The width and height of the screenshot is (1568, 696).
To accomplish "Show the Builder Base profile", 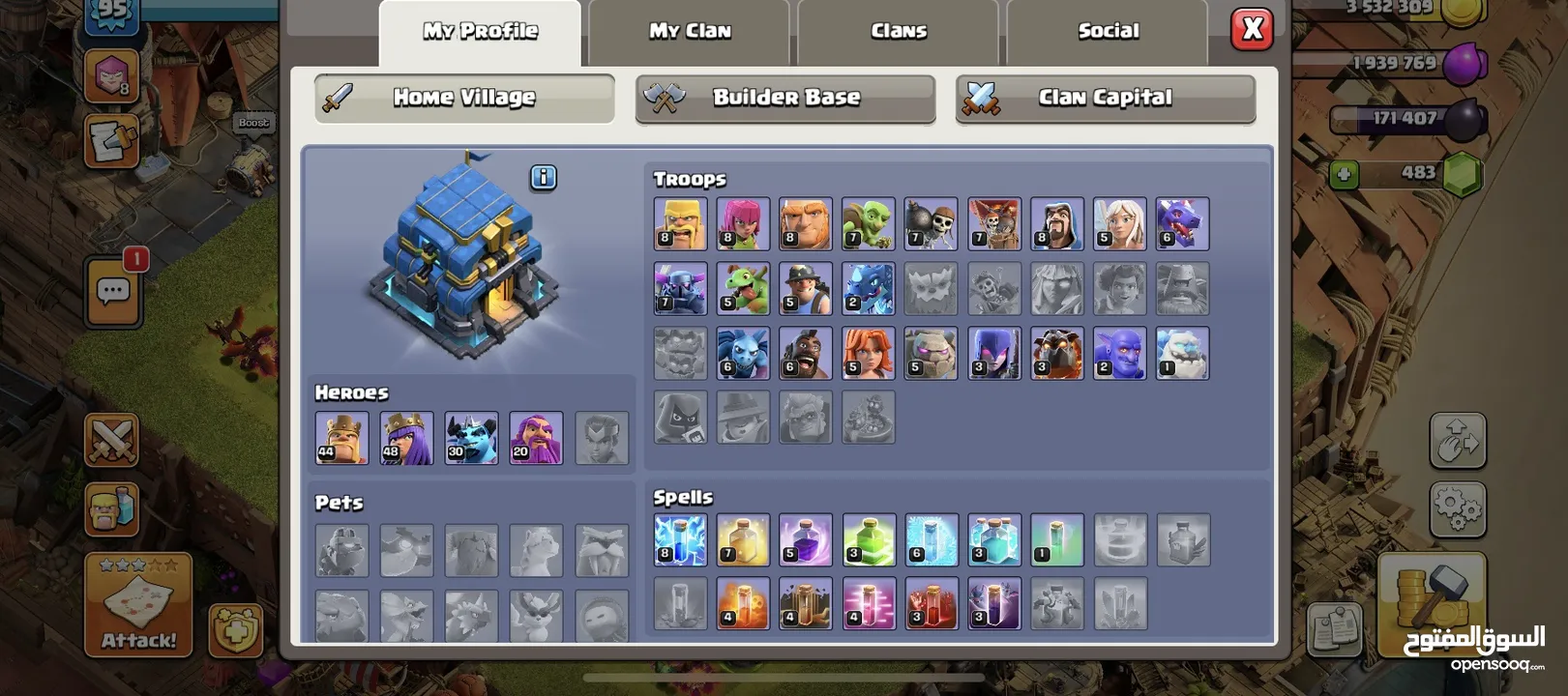I will (785, 98).
